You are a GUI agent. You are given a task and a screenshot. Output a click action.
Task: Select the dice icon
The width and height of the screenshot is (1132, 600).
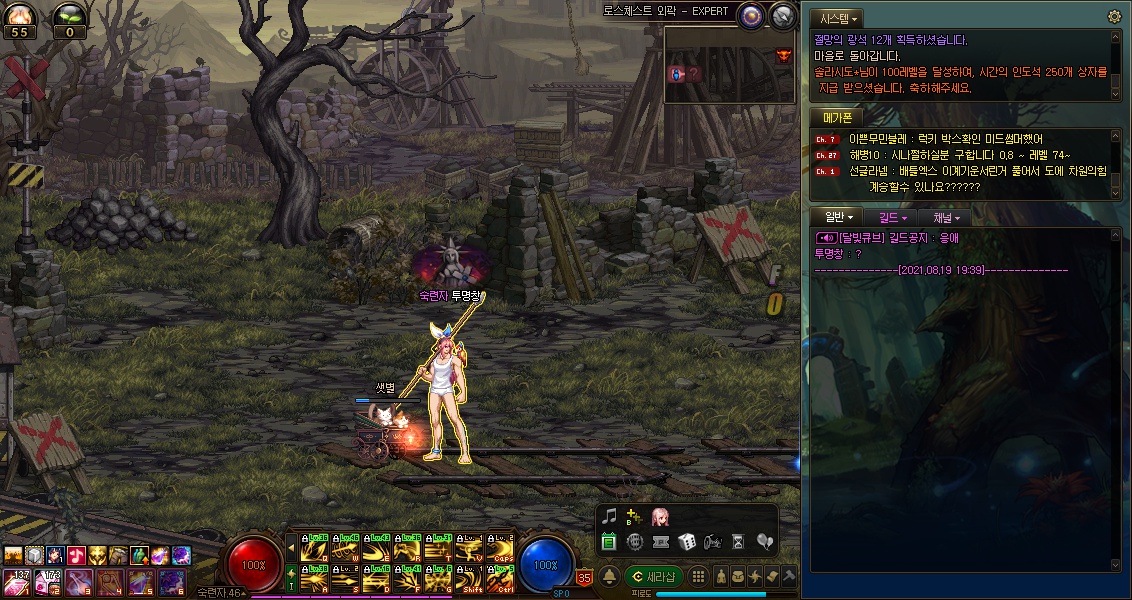[x=687, y=542]
